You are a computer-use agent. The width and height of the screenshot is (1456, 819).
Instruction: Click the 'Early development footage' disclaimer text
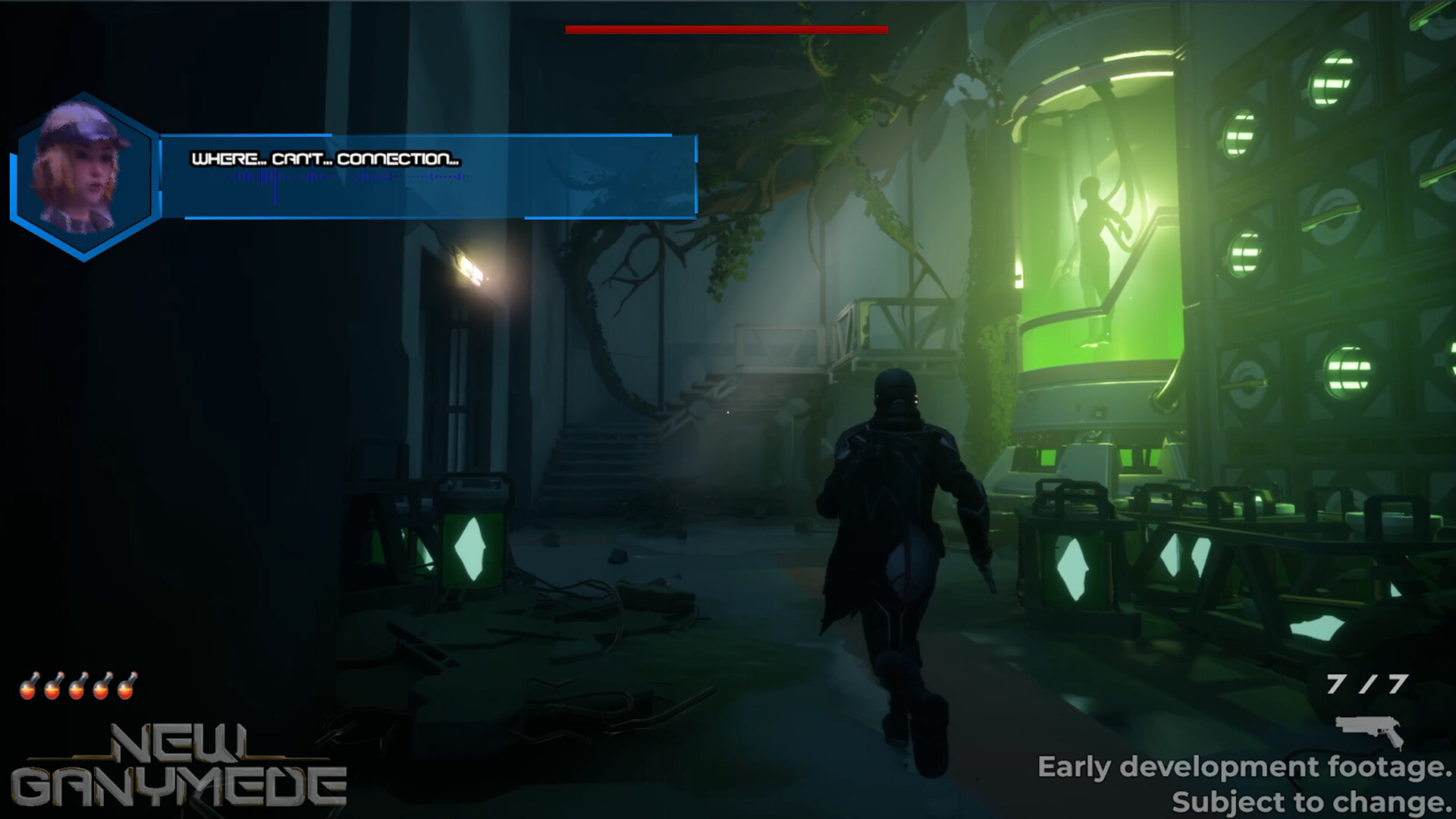[x=1244, y=767]
